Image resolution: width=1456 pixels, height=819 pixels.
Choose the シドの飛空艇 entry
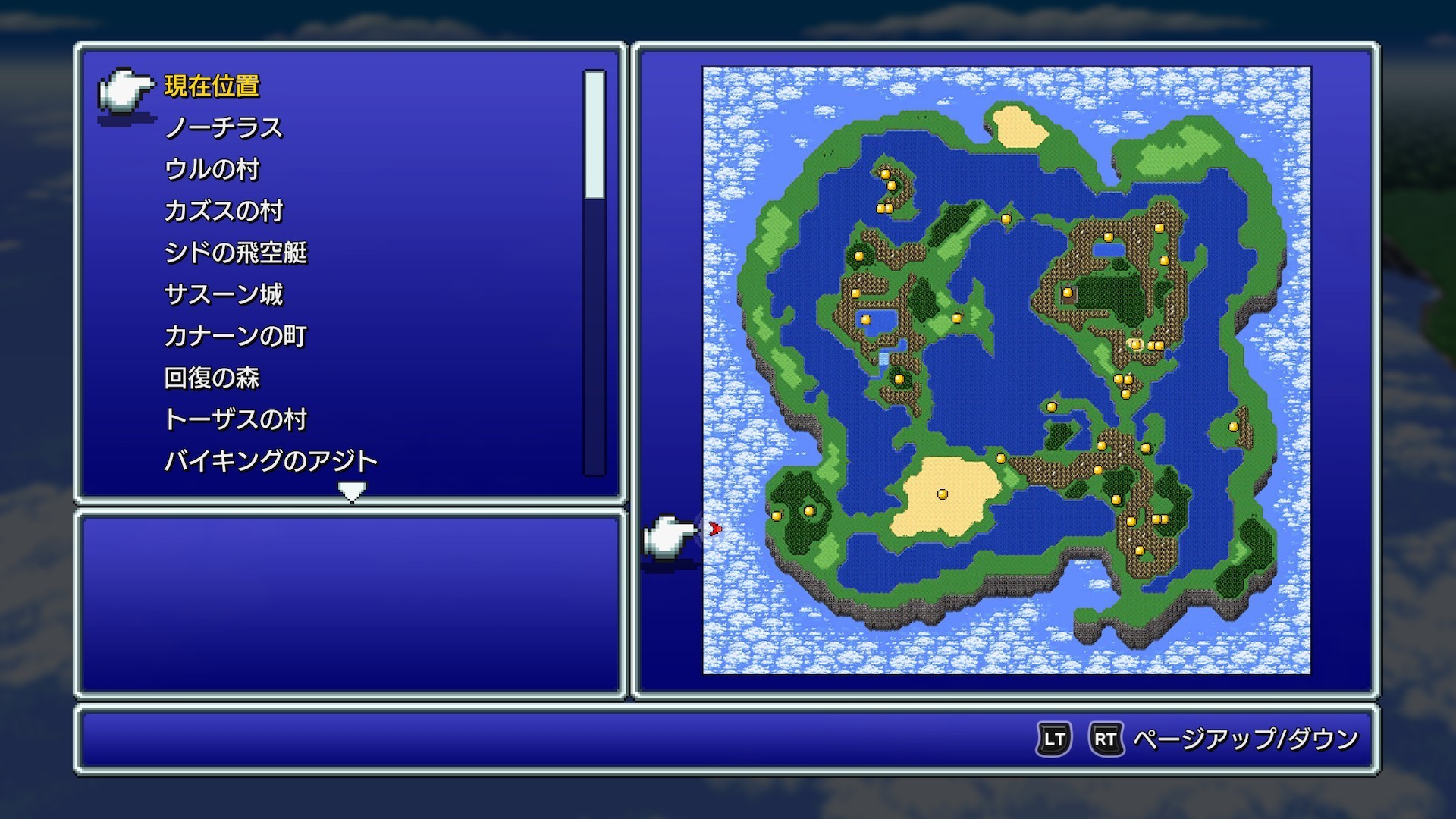coord(236,253)
